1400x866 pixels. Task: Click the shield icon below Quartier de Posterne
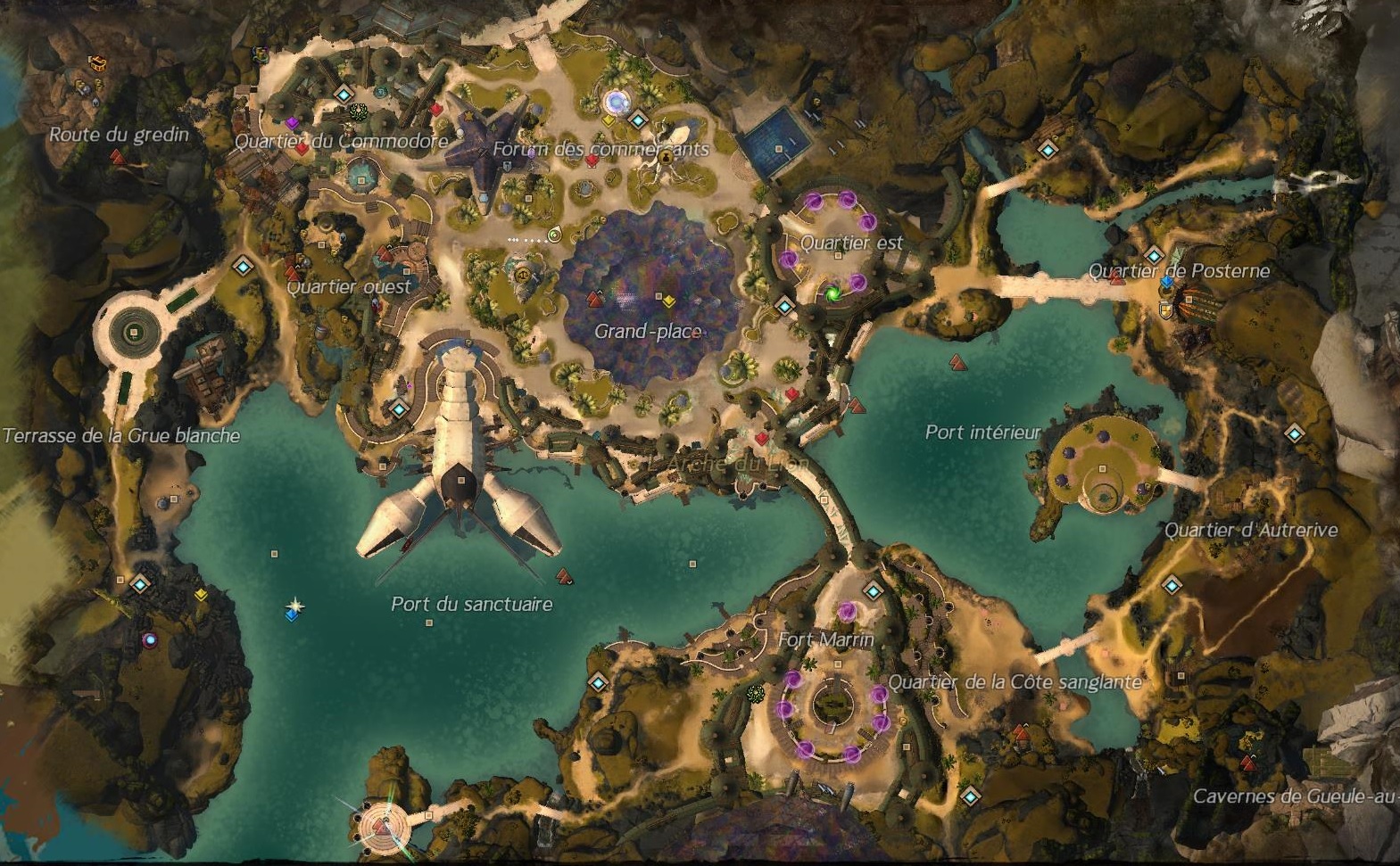pos(1165,309)
